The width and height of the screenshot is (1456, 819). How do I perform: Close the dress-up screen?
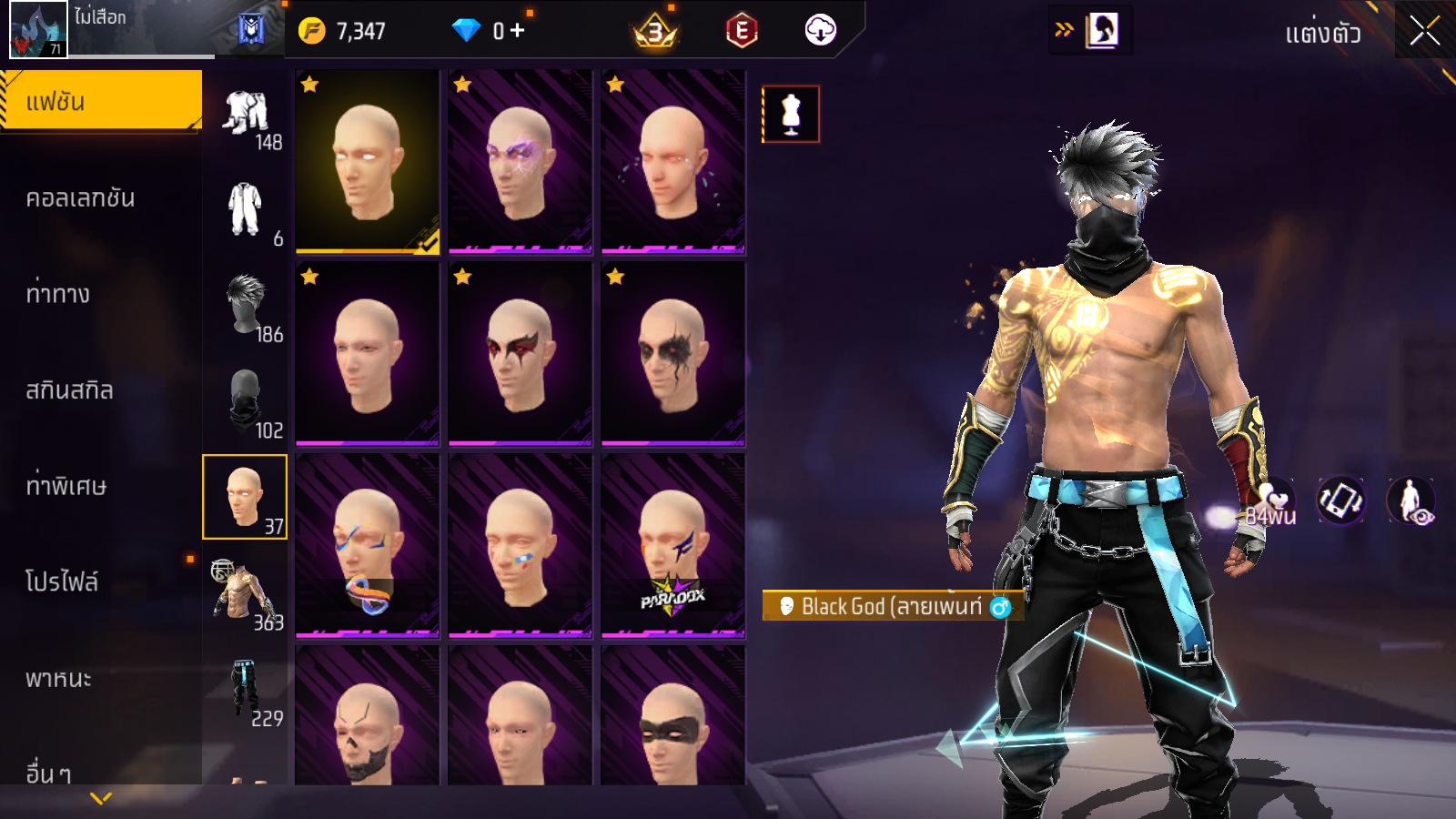(x=1424, y=32)
